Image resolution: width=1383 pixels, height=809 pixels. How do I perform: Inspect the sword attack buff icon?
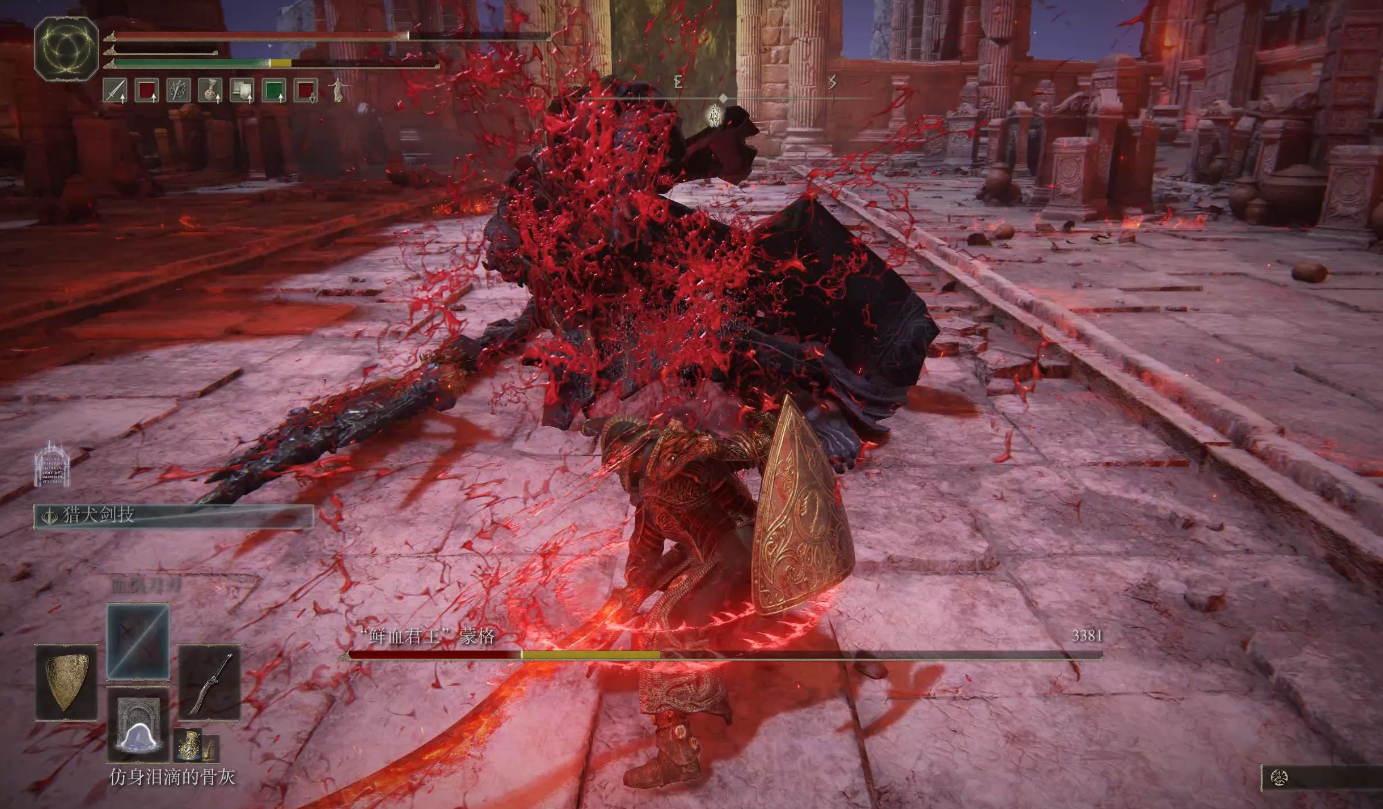pyautogui.click(x=114, y=91)
